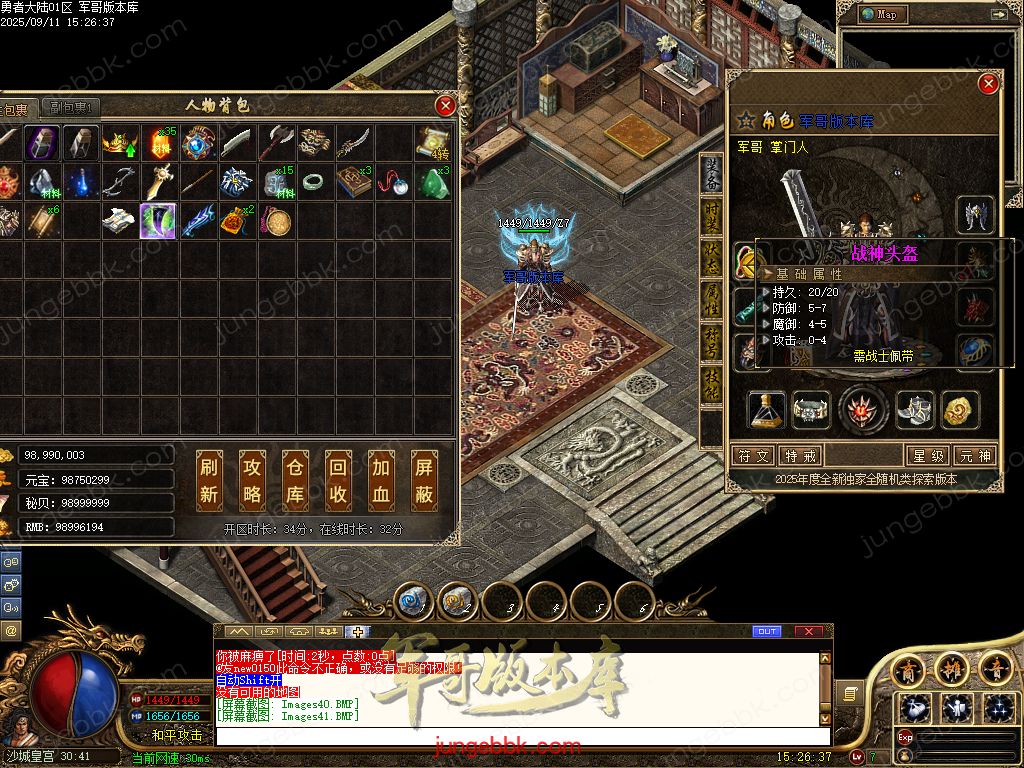
Task: Switch to the 副包裹1 bag tab
Action: point(72,108)
